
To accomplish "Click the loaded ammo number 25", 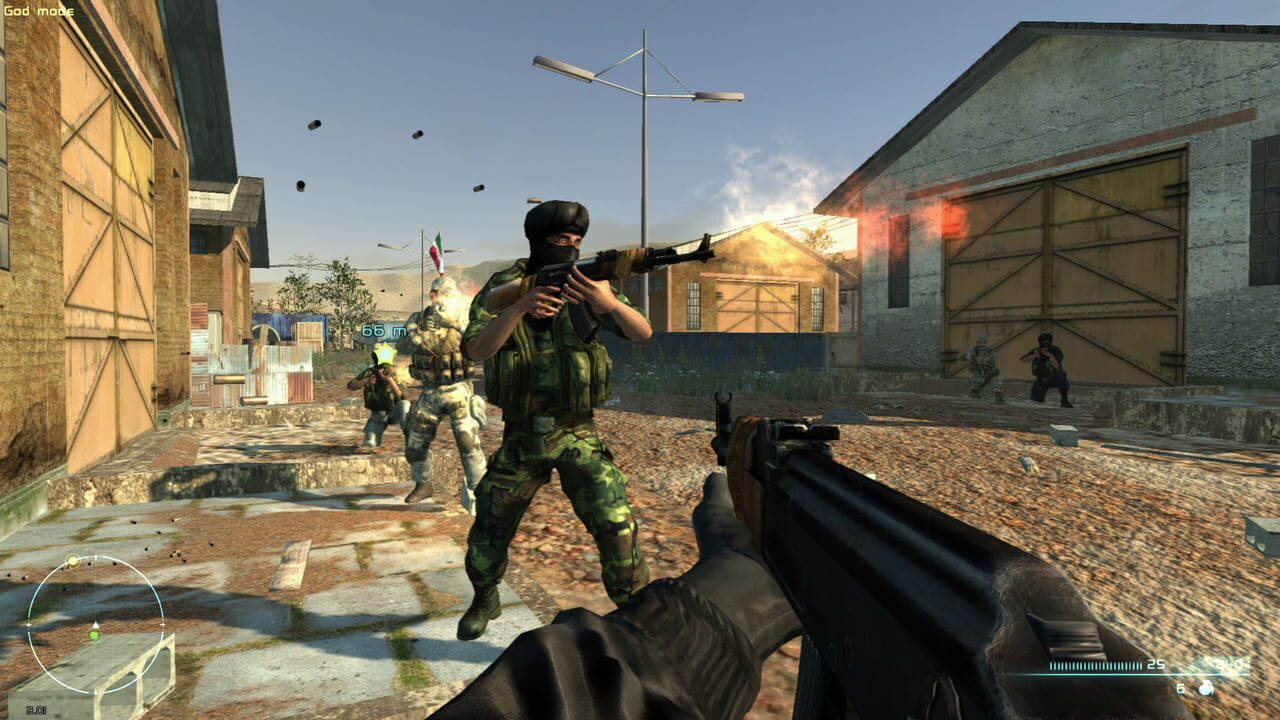I will pos(1155,664).
